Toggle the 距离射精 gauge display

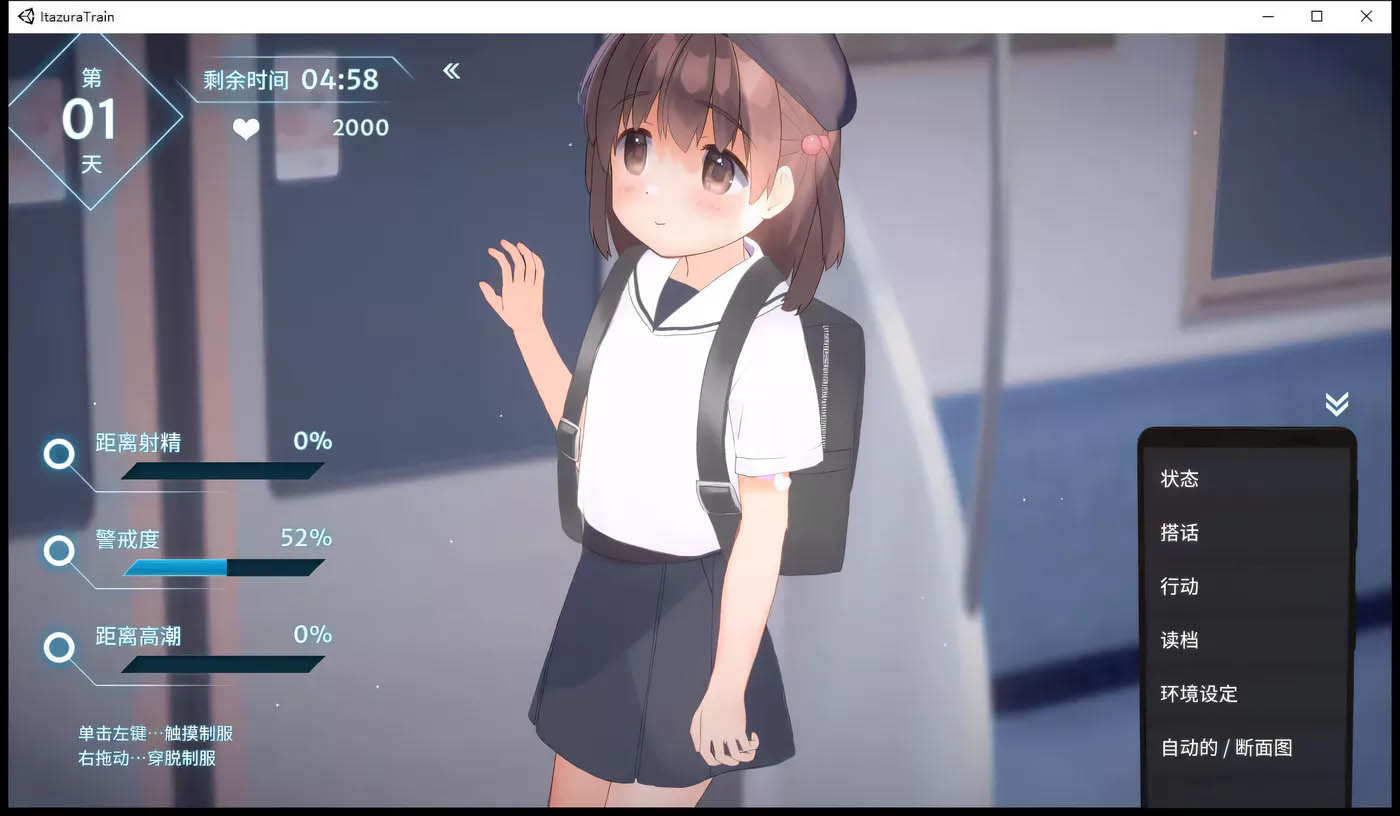(x=220, y=470)
